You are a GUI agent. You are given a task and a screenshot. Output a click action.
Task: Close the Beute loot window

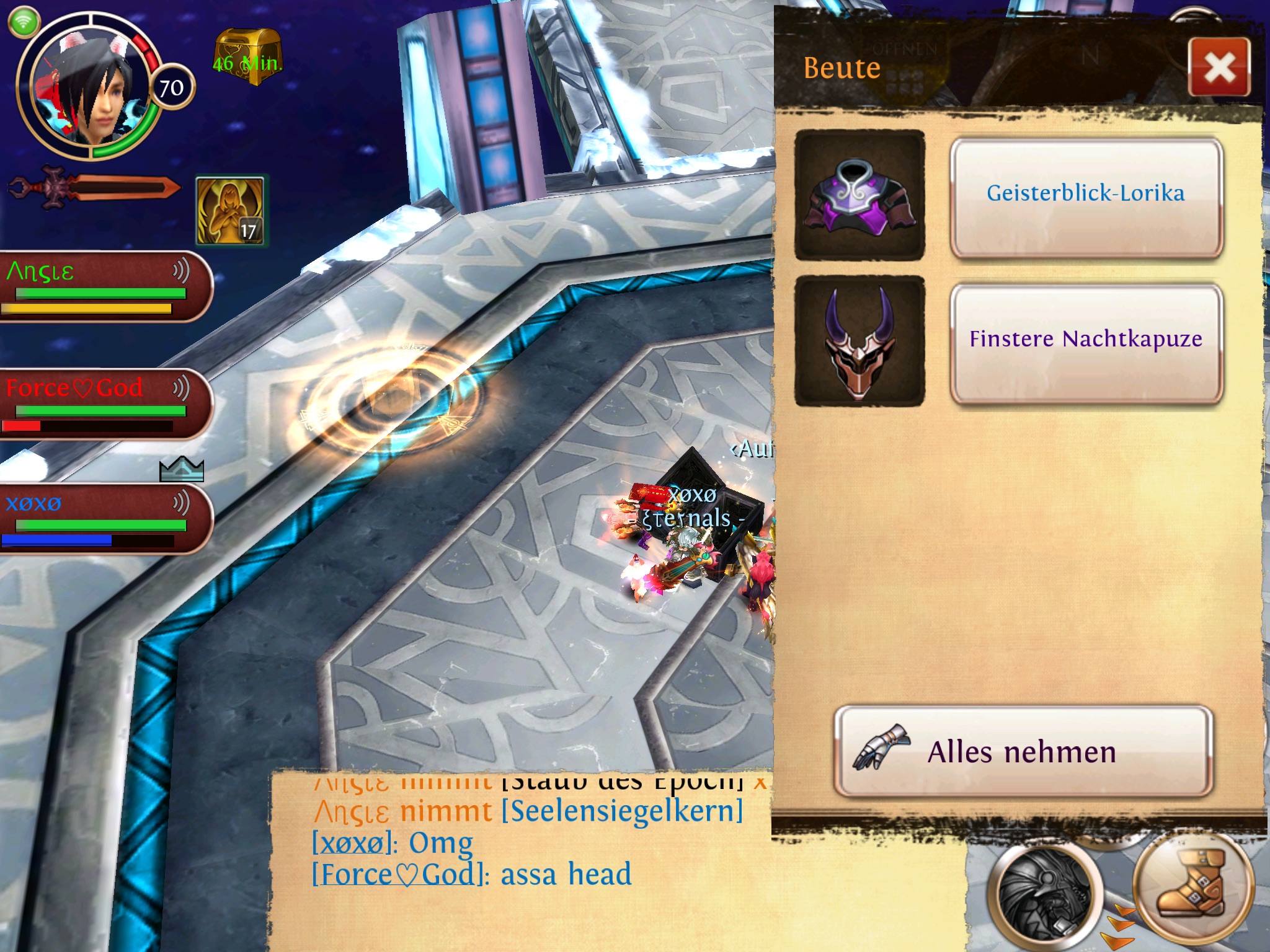coord(1219,67)
